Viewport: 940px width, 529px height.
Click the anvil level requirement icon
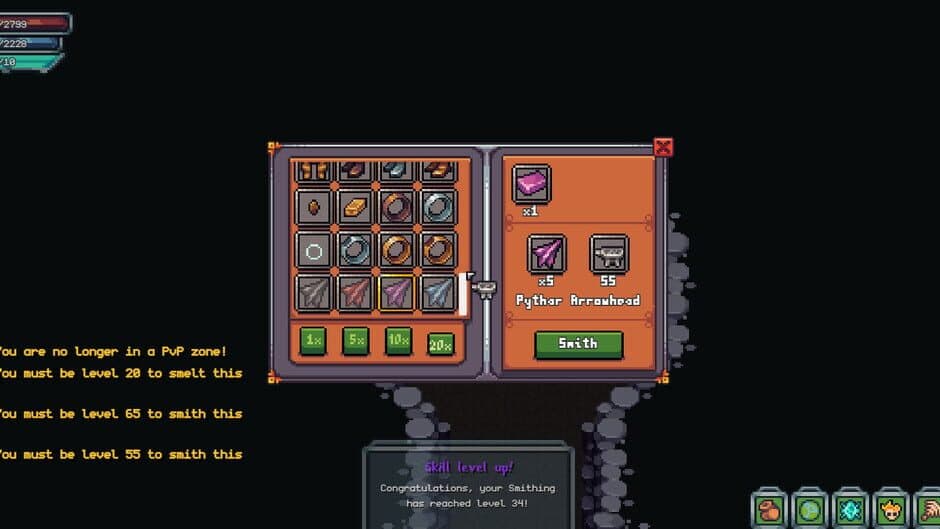pos(608,254)
